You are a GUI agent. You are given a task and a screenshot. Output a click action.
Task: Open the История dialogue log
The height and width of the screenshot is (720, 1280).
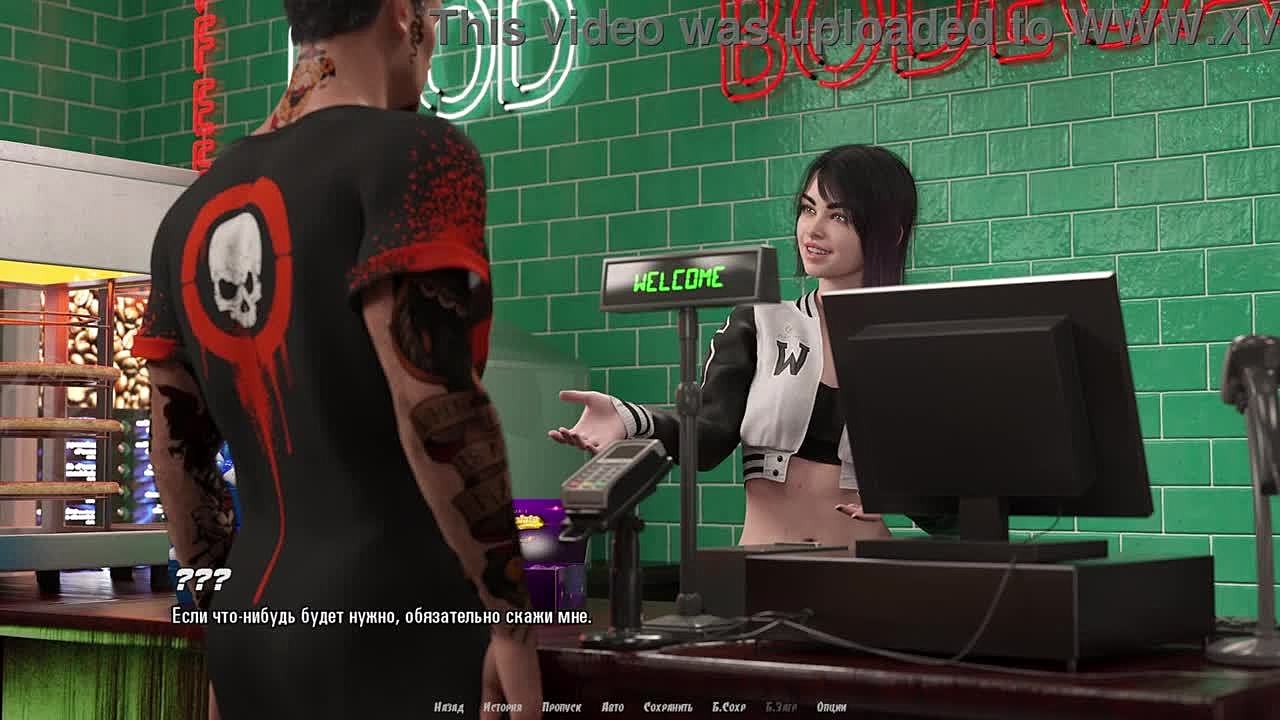point(502,707)
